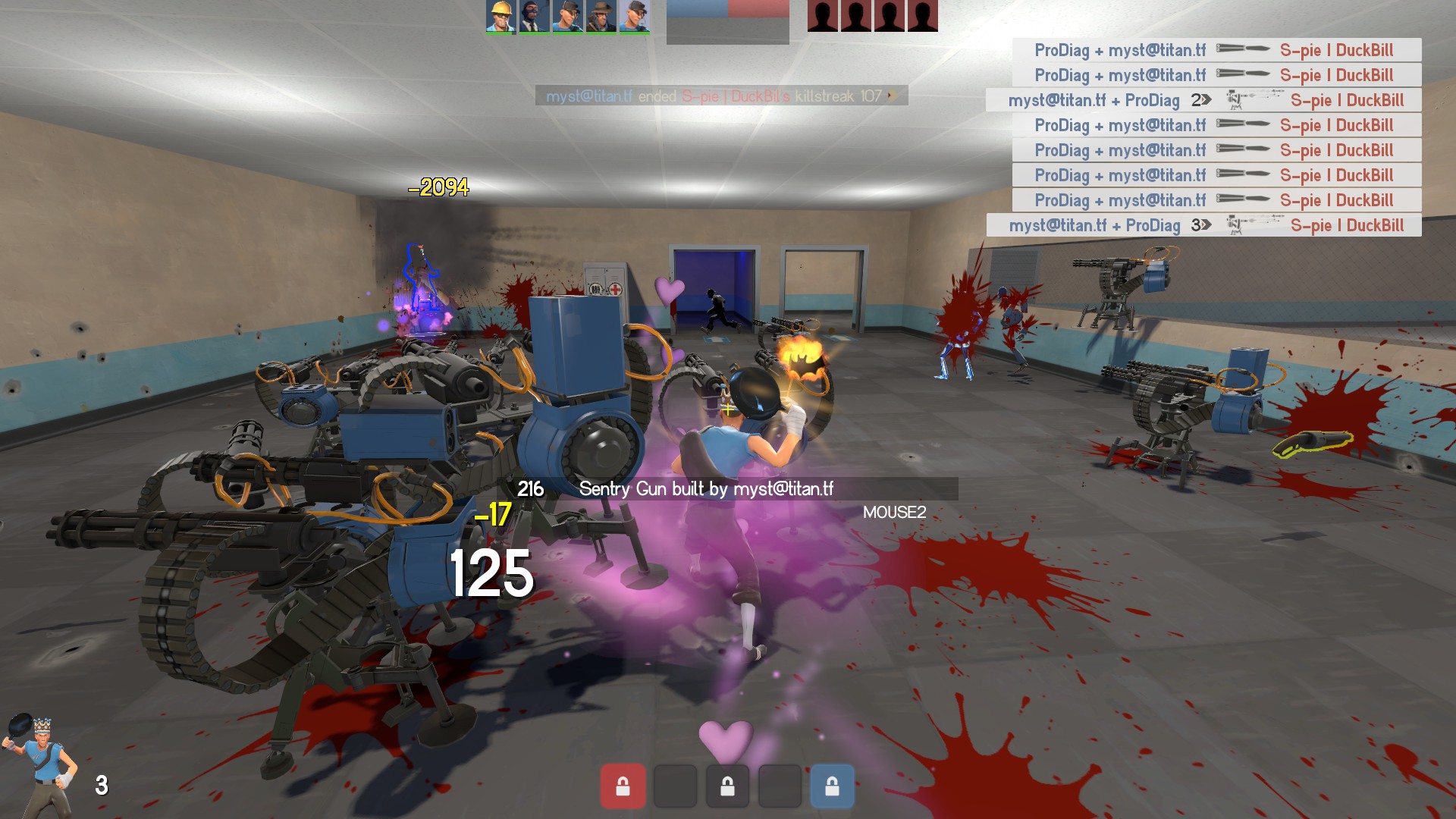Select the BLU Sniper team portrait
The image size is (1456, 819).
tap(600, 16)
